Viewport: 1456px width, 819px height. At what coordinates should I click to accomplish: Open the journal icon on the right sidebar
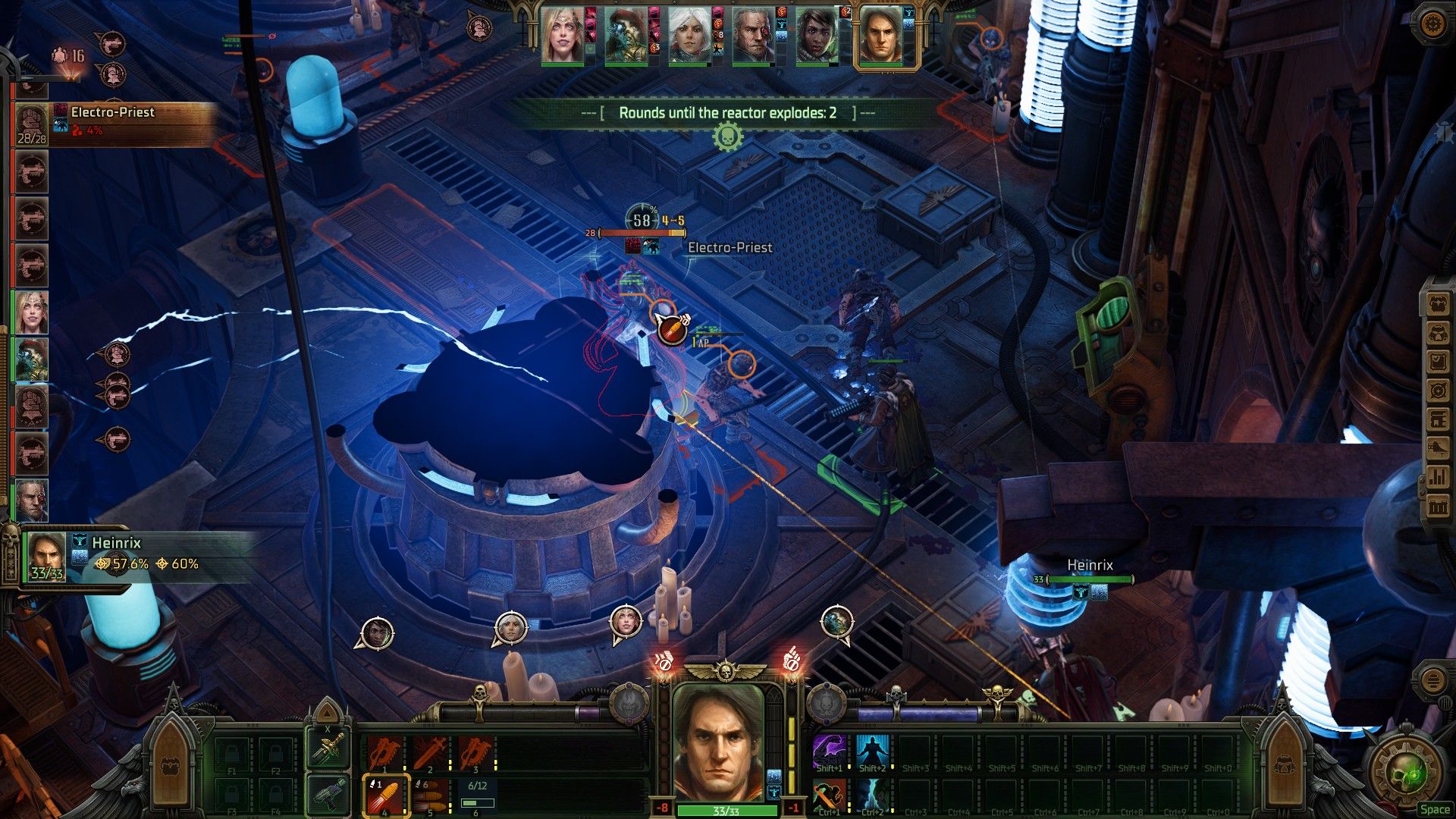click(1437, 360)
